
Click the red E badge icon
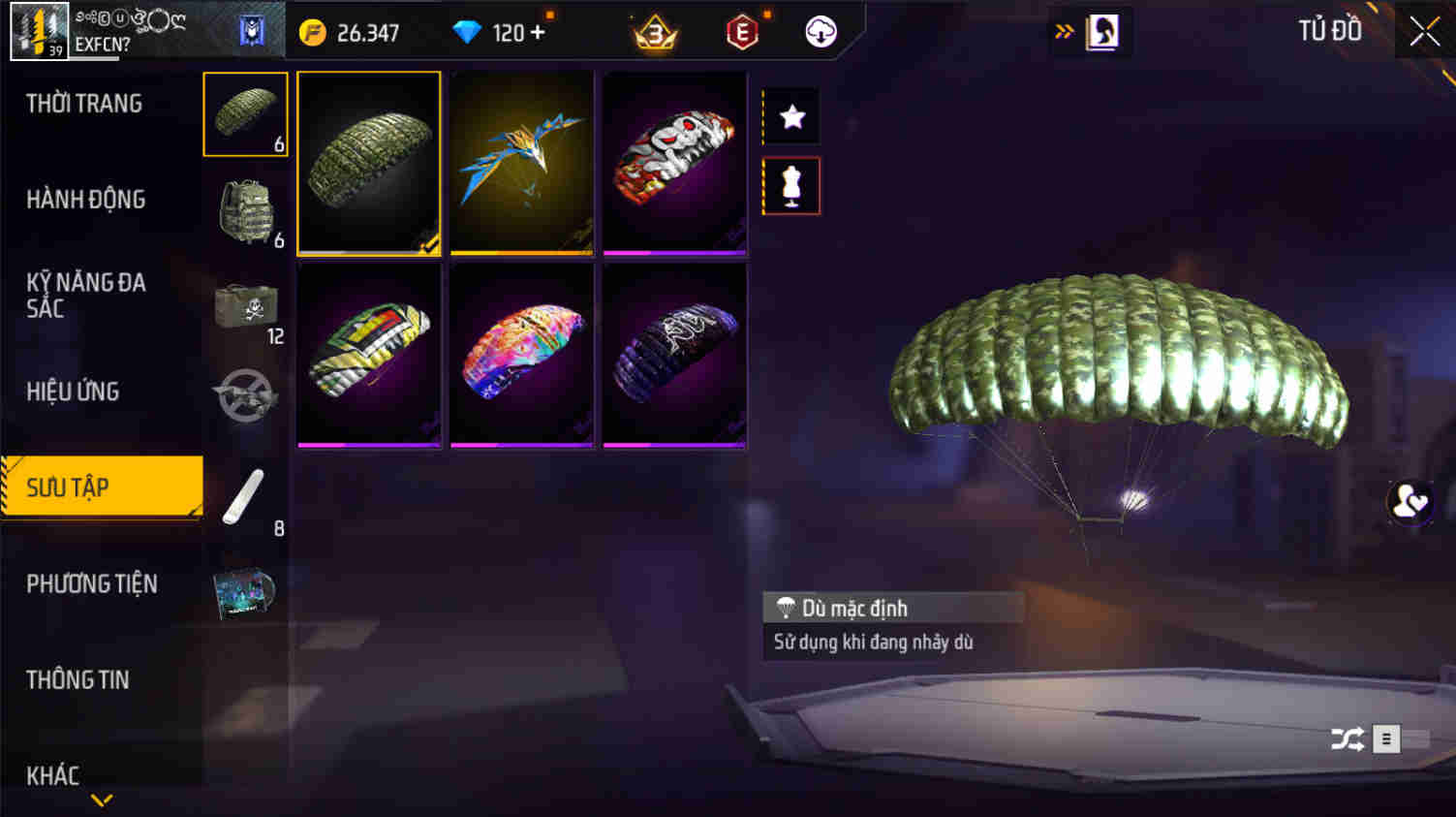pos(740,30)
